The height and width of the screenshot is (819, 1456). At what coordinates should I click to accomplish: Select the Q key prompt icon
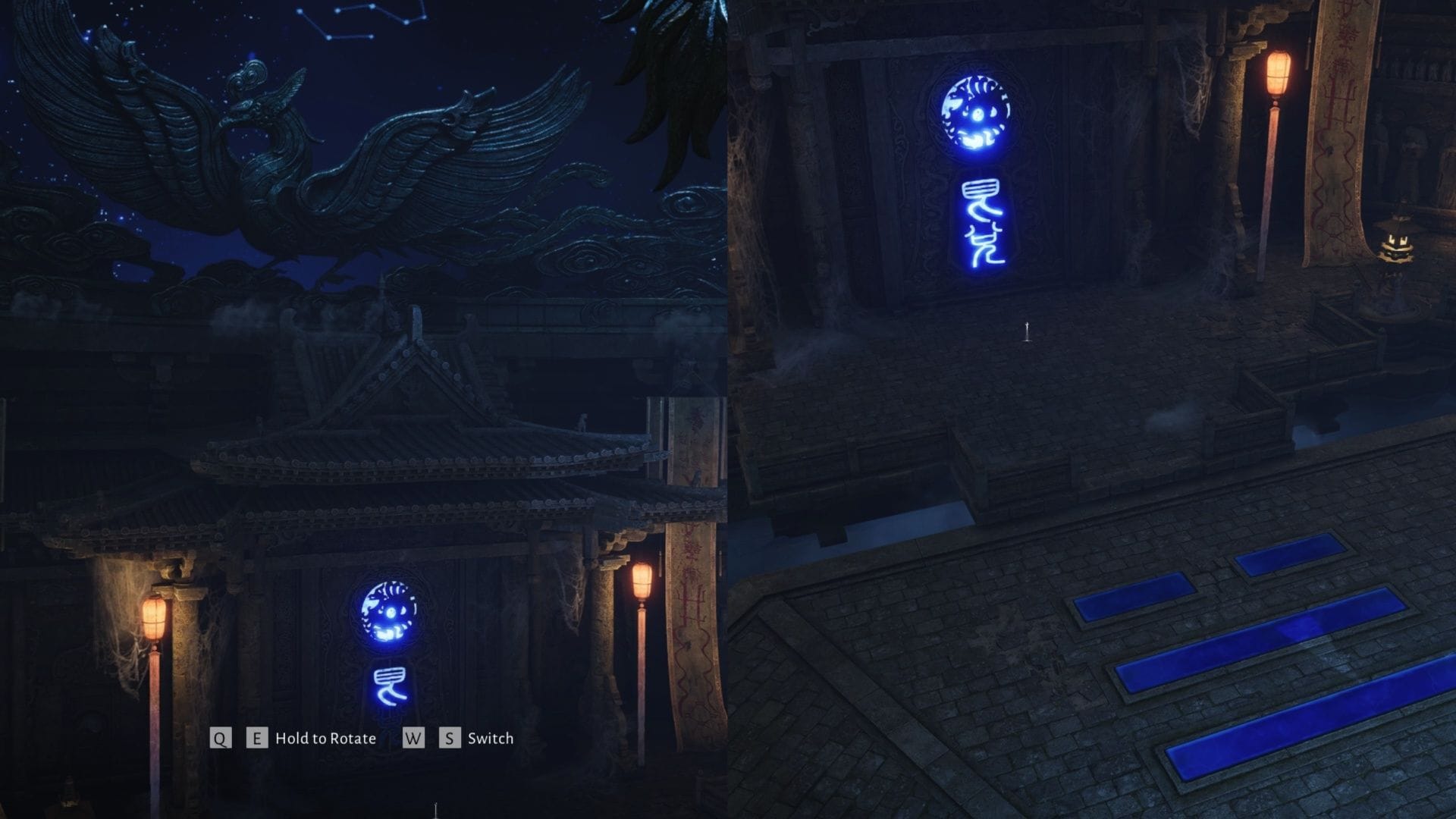point(219,738)
